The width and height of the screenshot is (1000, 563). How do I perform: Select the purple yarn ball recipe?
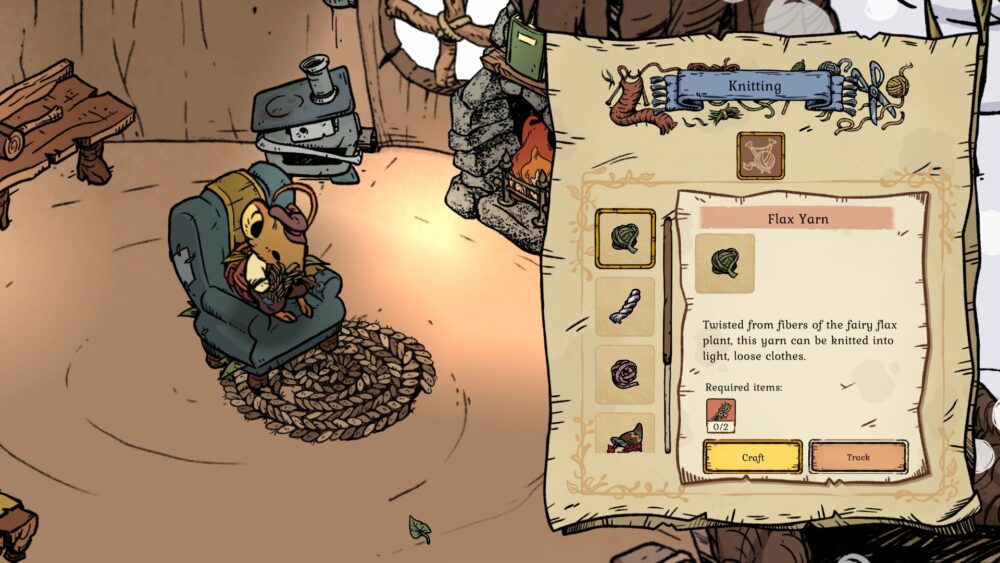(x=625, y=373)
